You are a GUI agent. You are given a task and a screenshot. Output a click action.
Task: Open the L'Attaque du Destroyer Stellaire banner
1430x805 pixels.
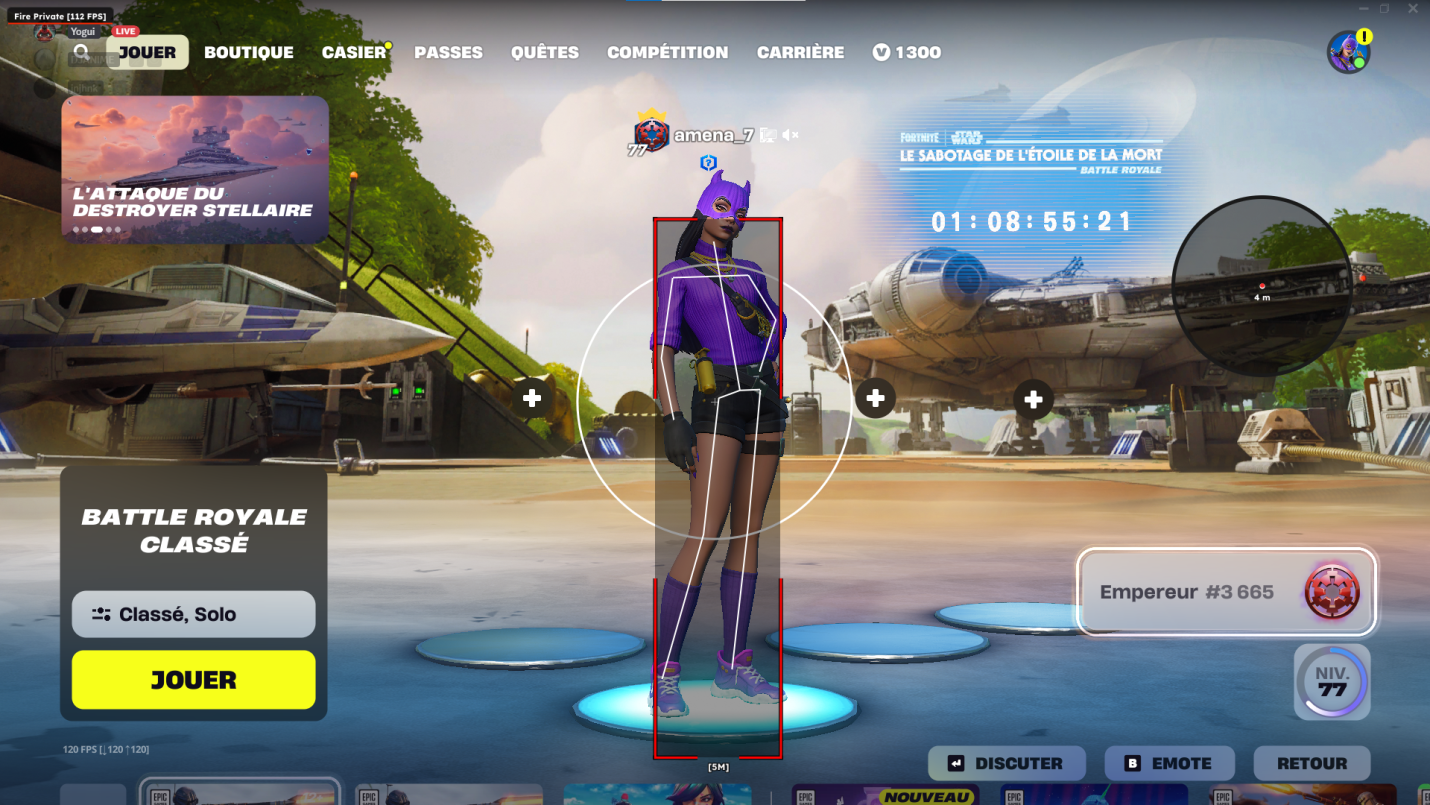[x=194, y=168]
